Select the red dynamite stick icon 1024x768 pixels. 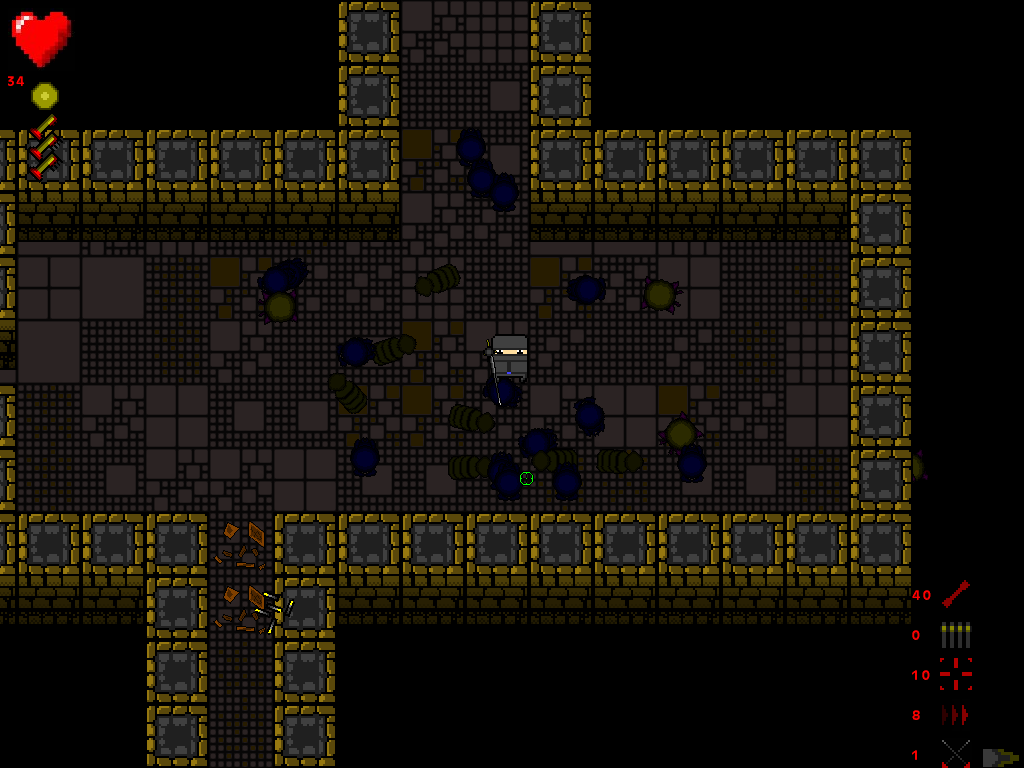click(x=955, y=594)
